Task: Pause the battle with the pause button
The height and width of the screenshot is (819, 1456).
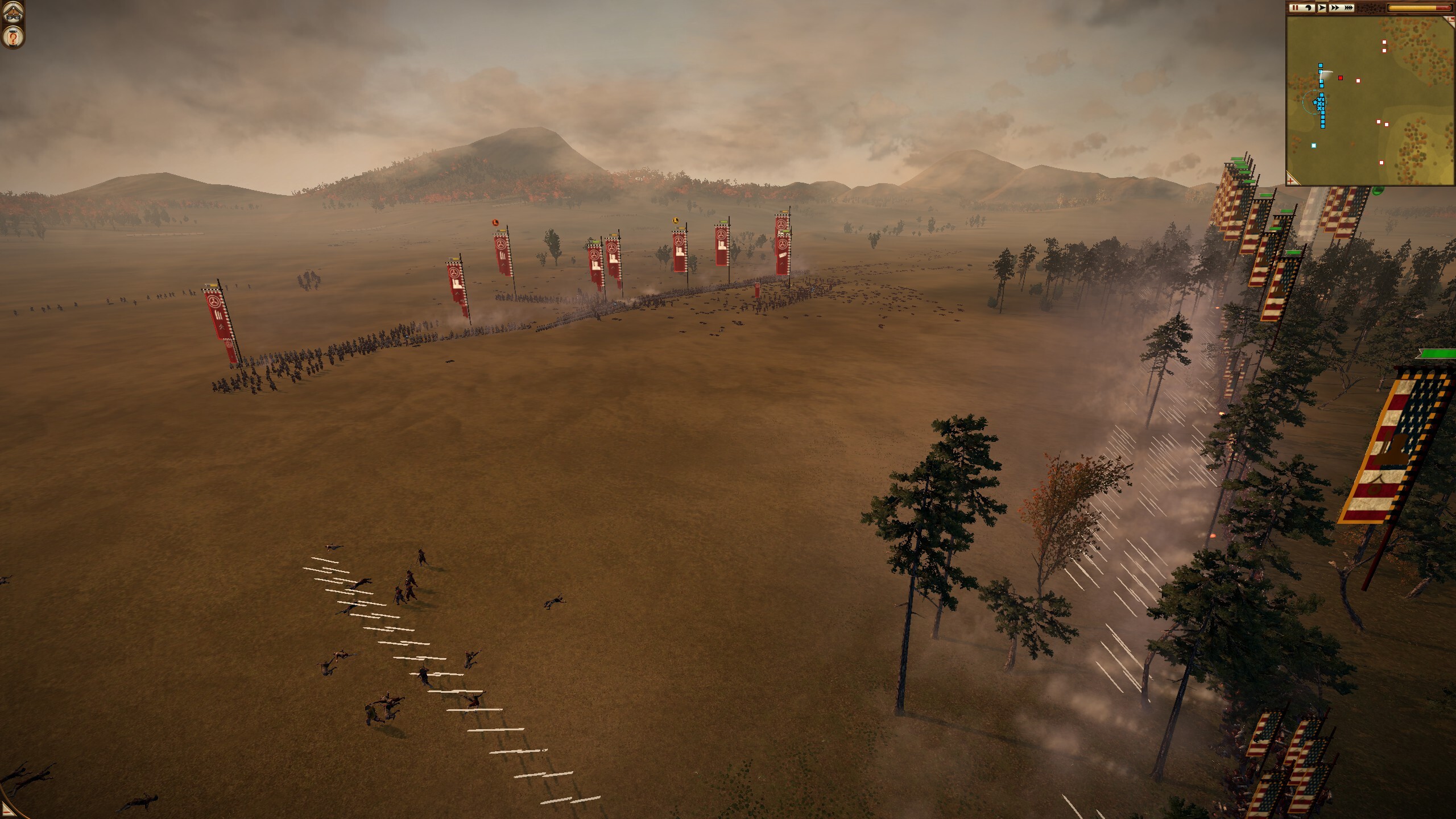Action: [1295, 8]
